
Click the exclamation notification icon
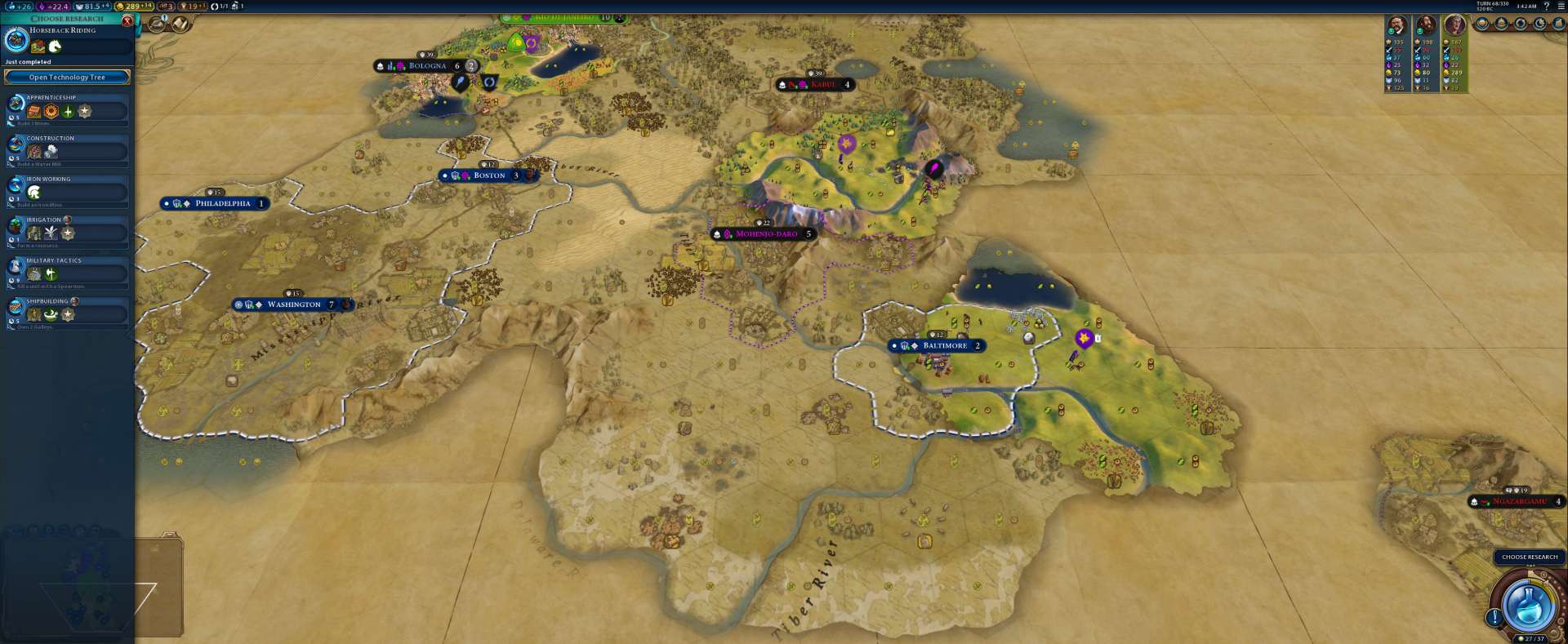(1494, 617)
